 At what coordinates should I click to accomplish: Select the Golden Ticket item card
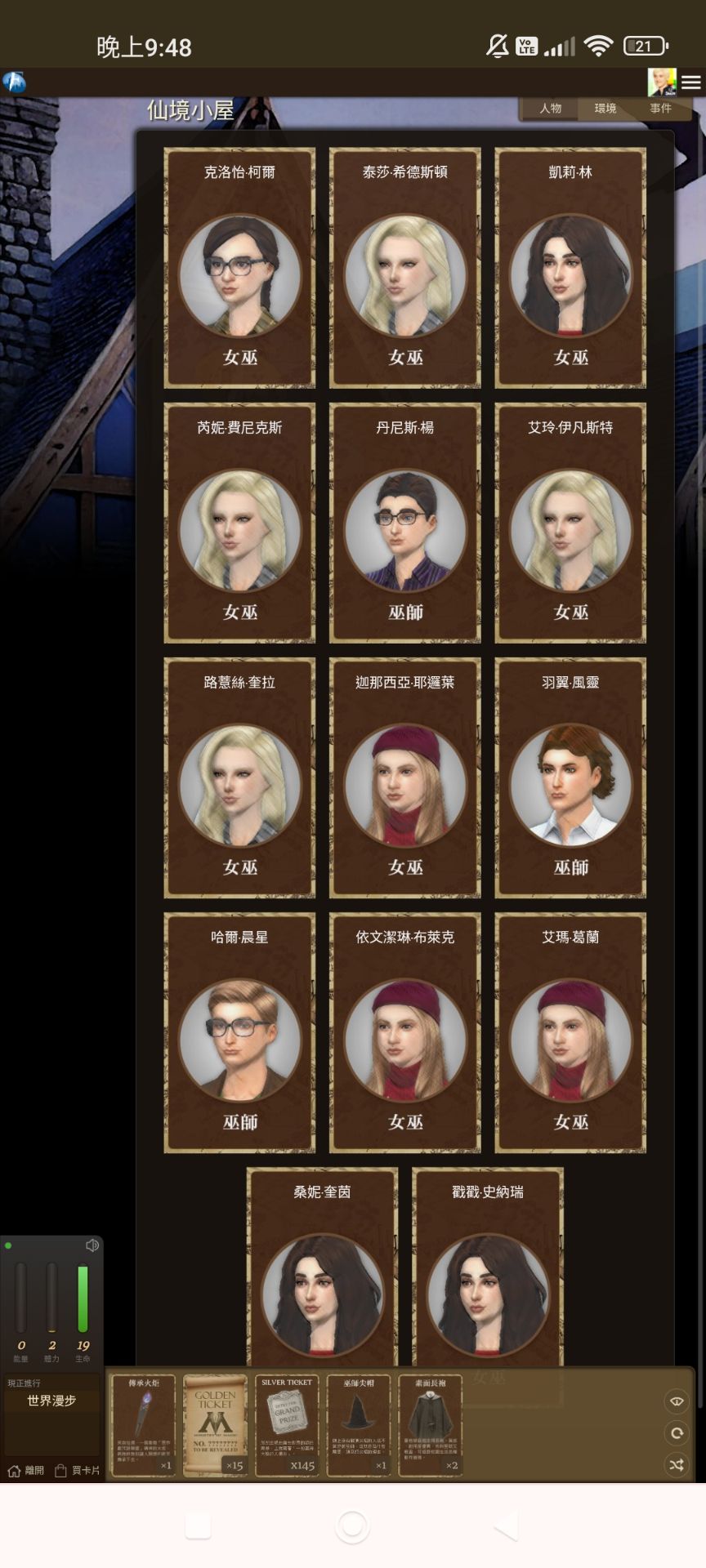coord(215,1424)
